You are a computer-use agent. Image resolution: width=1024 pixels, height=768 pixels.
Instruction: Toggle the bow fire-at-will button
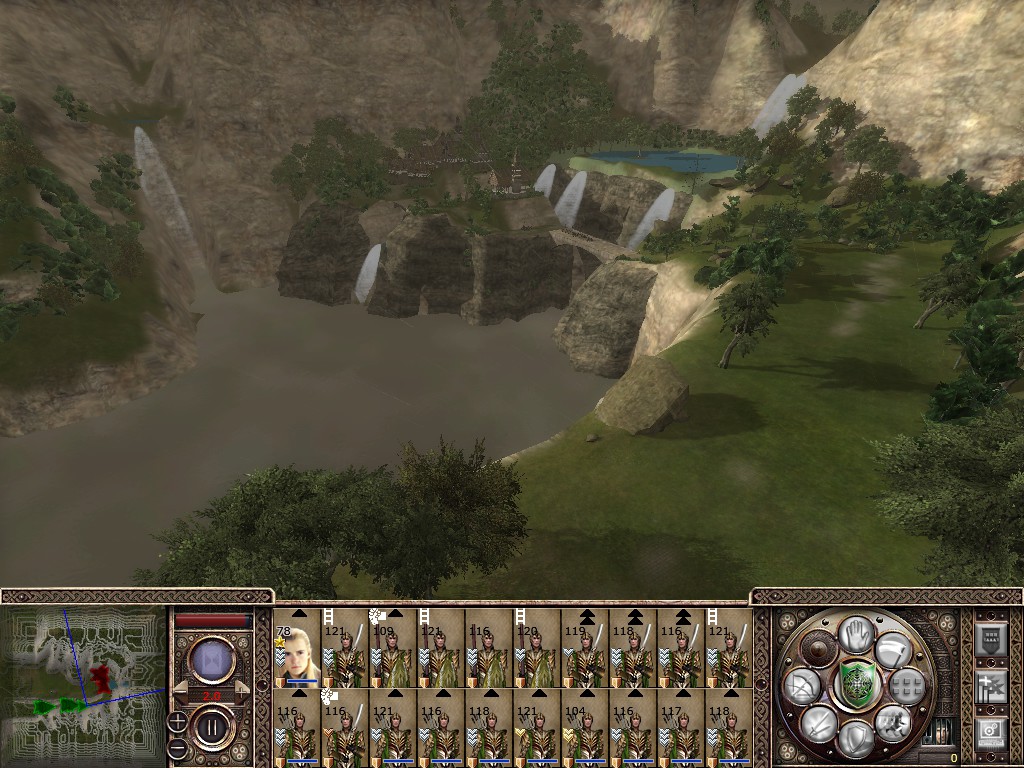(802, 686)
